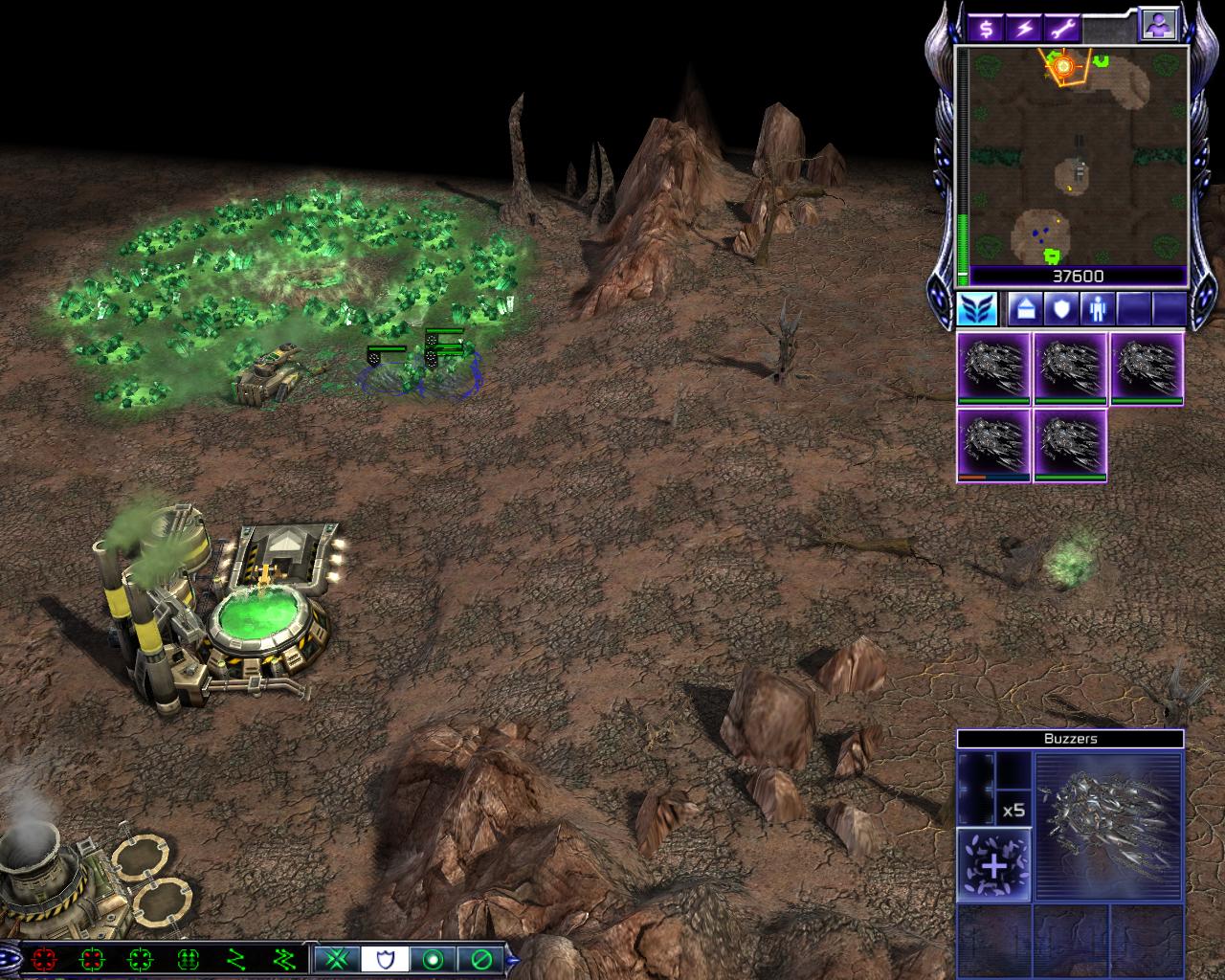Screen dimensions: 1225x980
Task: Set hold fire stance with slashed circle
Action: (480, 958)
